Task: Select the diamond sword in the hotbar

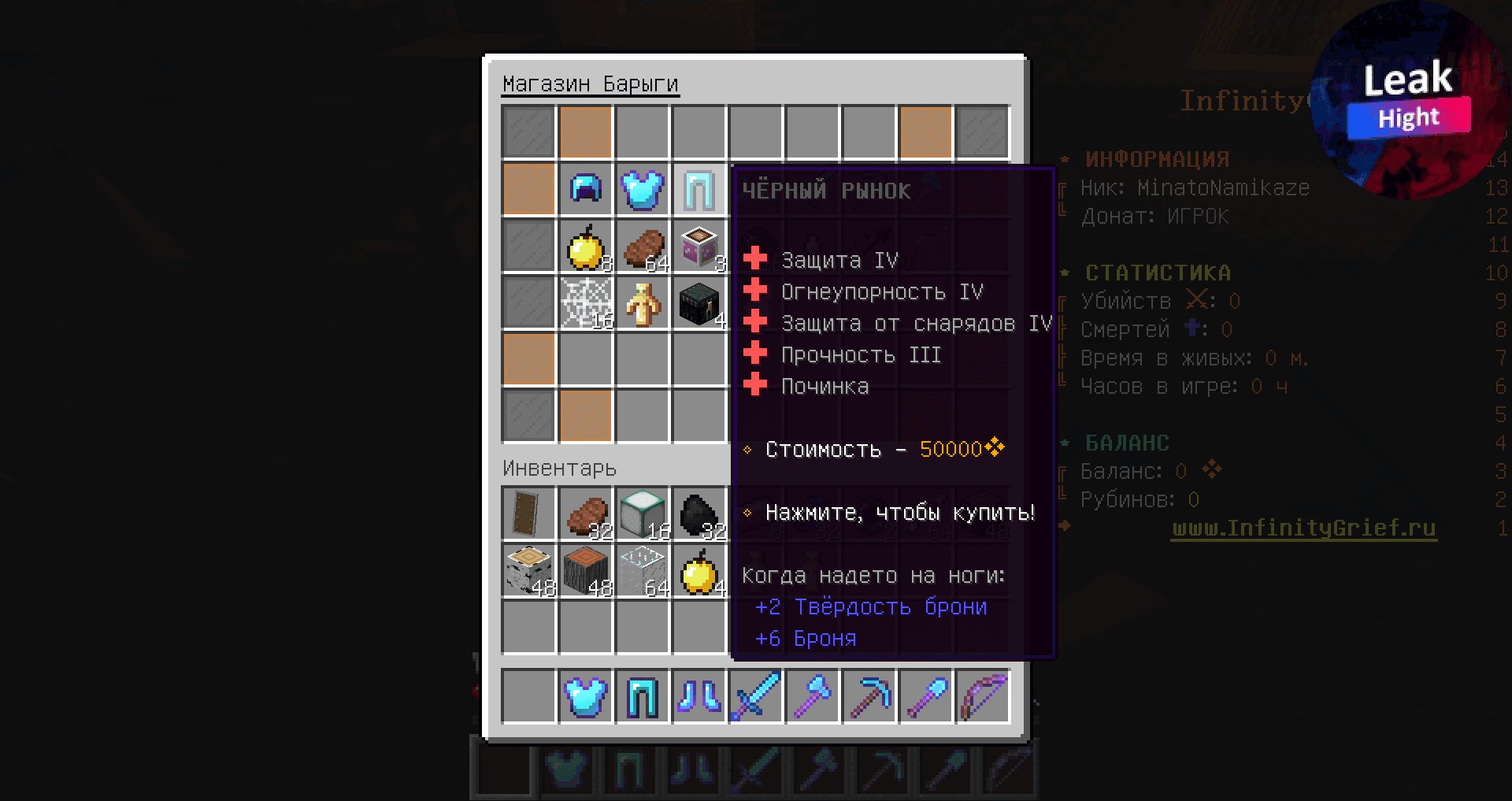Action: [x=756, y=696]
